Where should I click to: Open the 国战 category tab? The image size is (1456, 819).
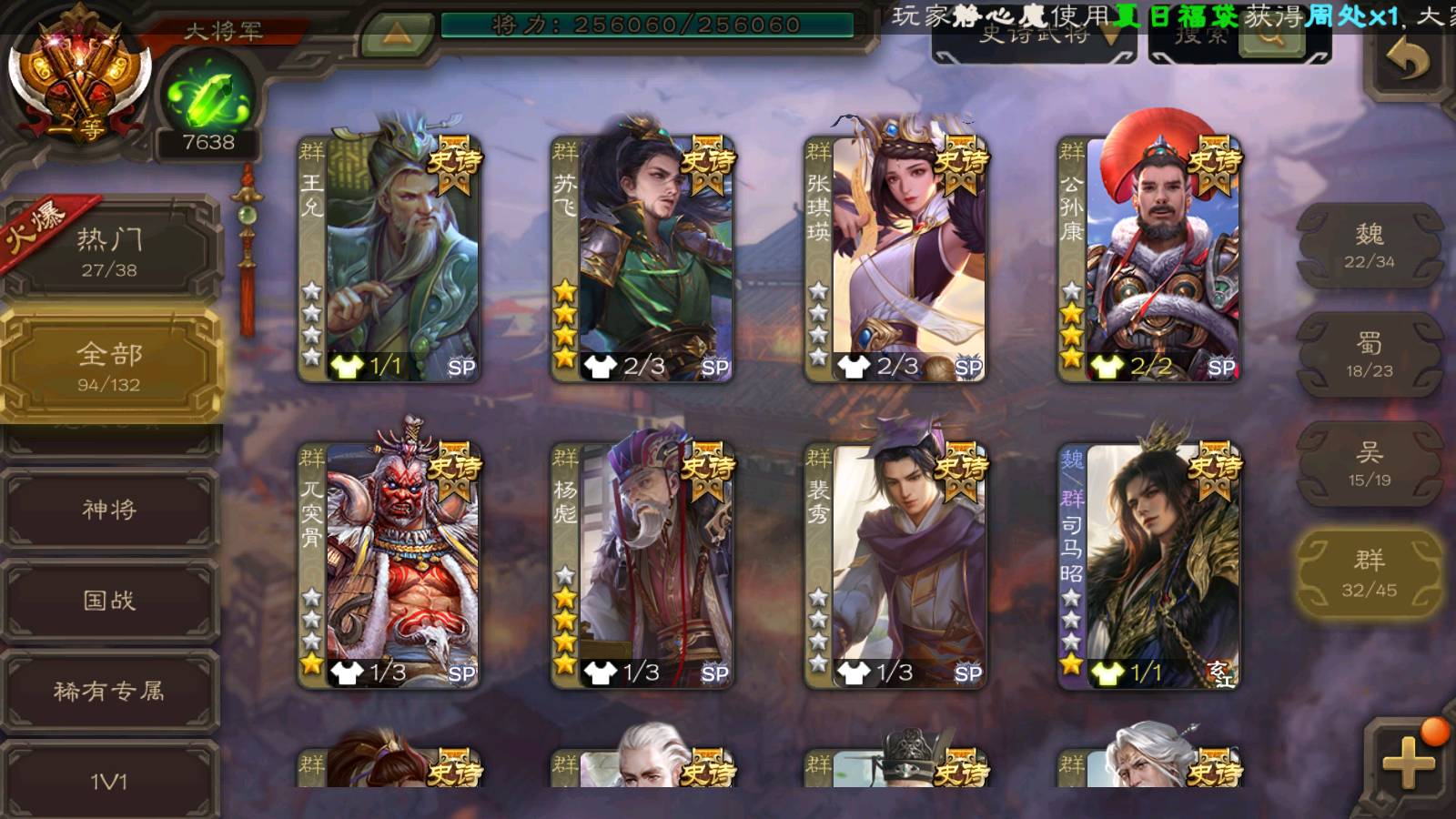click(110, 601)
